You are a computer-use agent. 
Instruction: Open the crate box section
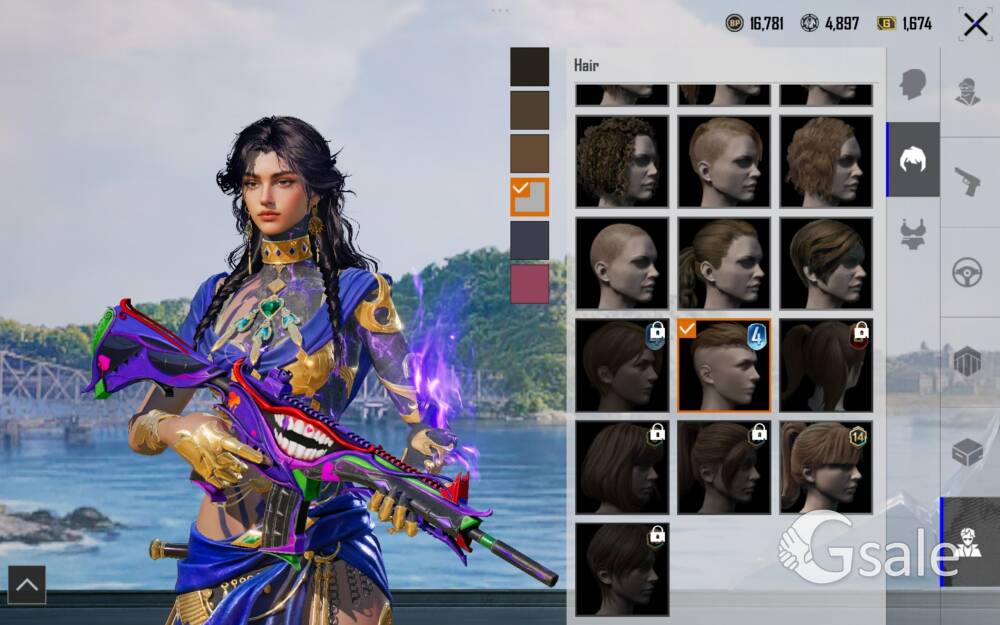(968, 452)
